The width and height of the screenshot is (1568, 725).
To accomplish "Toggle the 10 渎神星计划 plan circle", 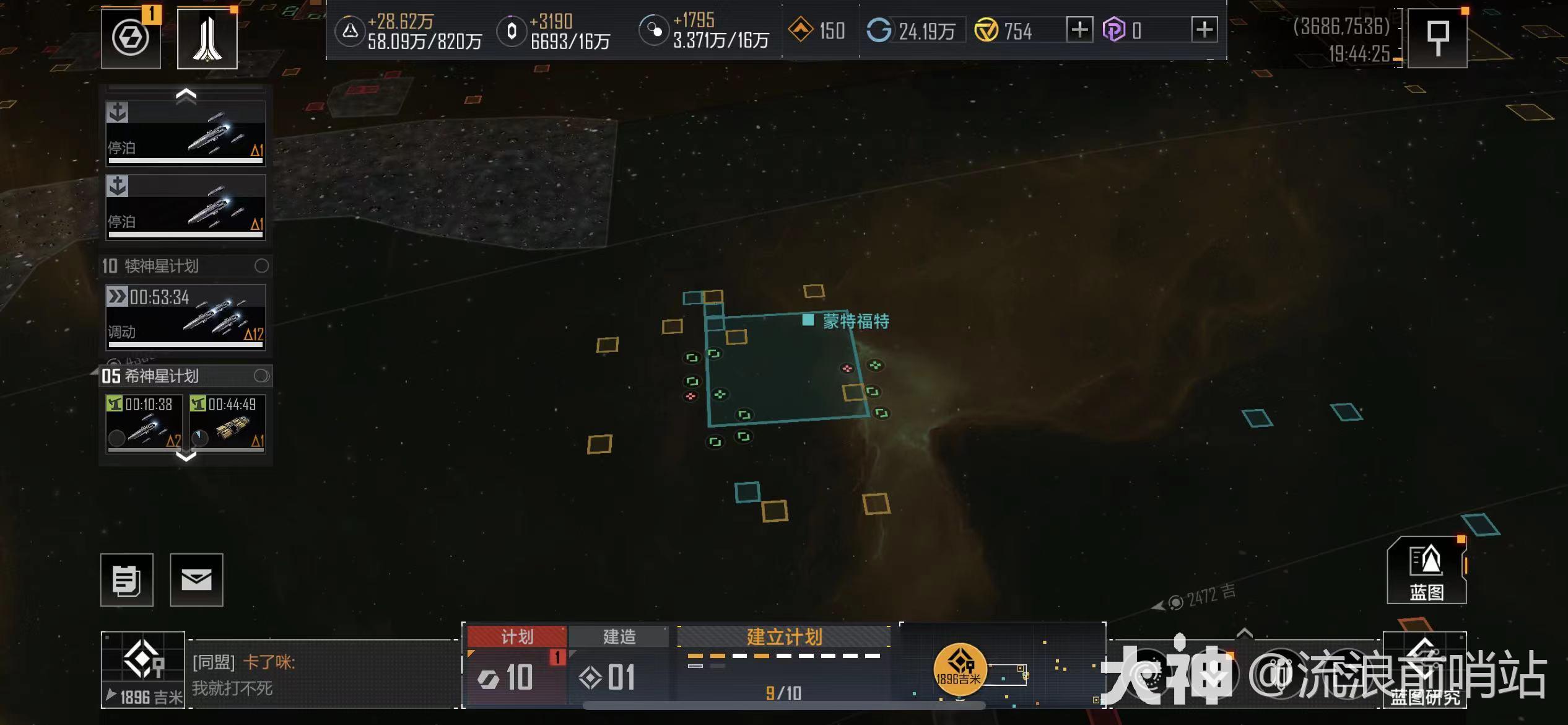I will (x=261, y=266).
